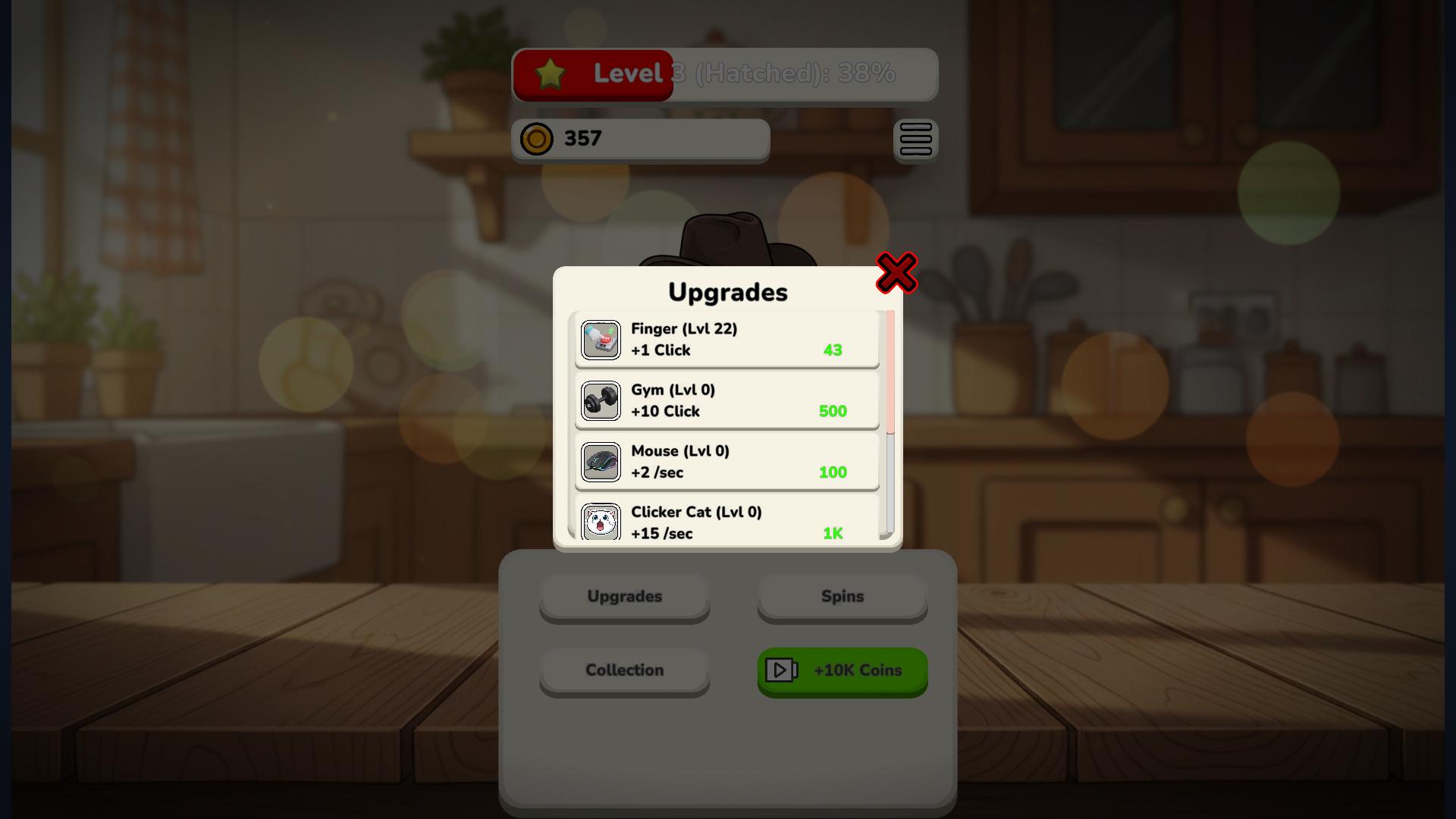1456x819 pixels.
Task: Open the Upgrades menu
Action: 624,597
